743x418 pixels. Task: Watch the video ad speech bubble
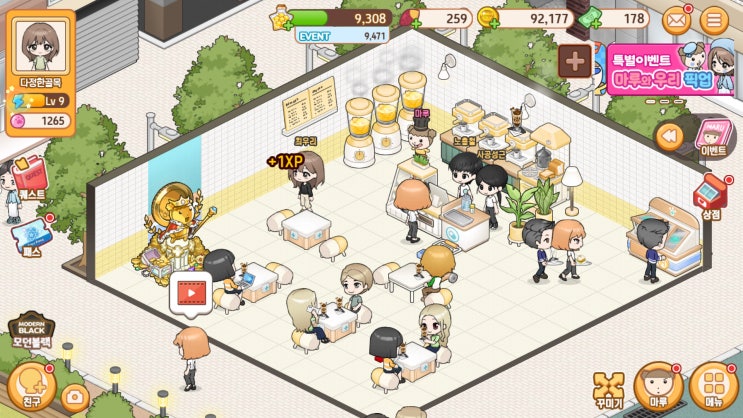pyautogui.click(x=191, y=292)
